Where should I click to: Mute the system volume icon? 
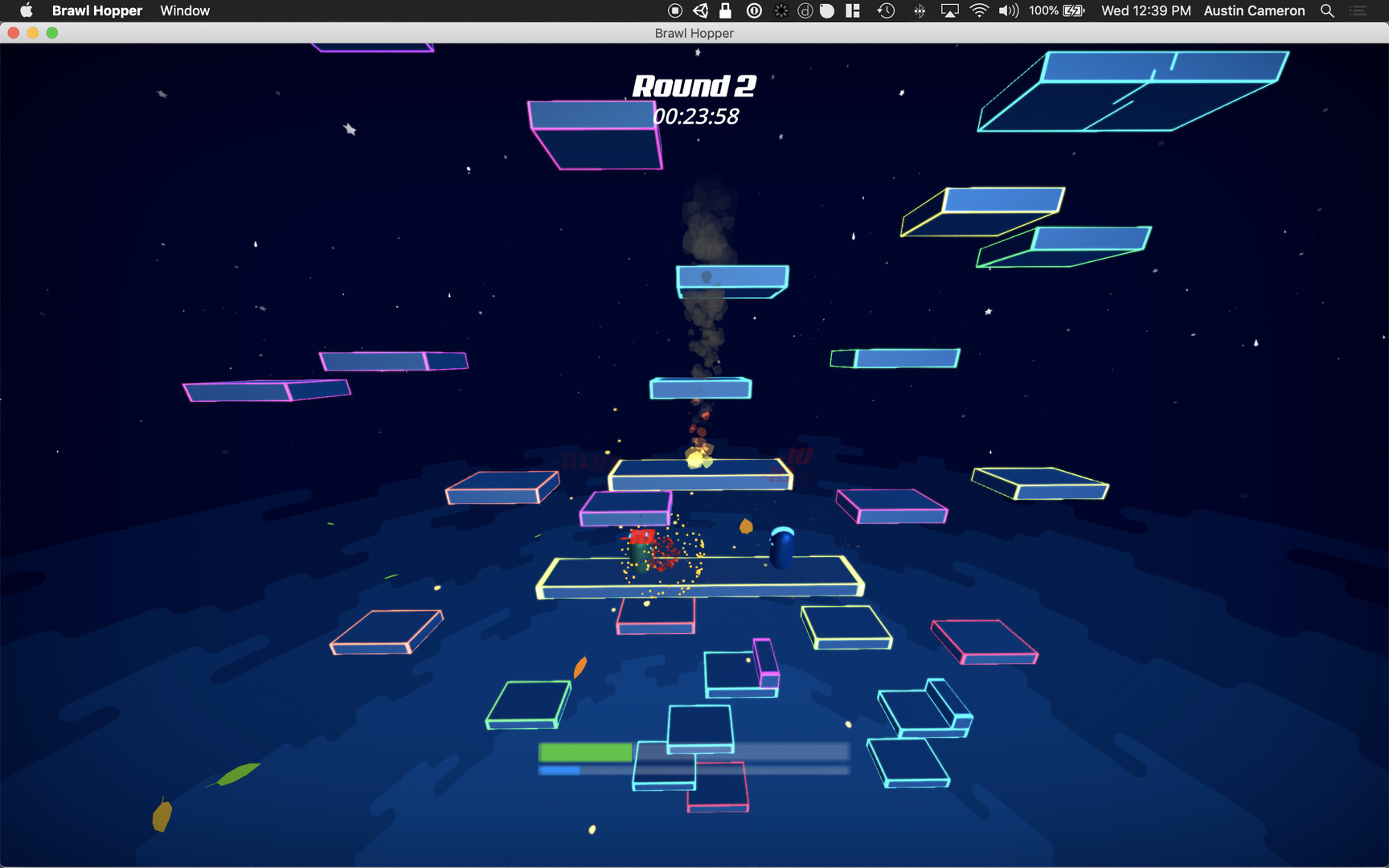point(1007,10)
